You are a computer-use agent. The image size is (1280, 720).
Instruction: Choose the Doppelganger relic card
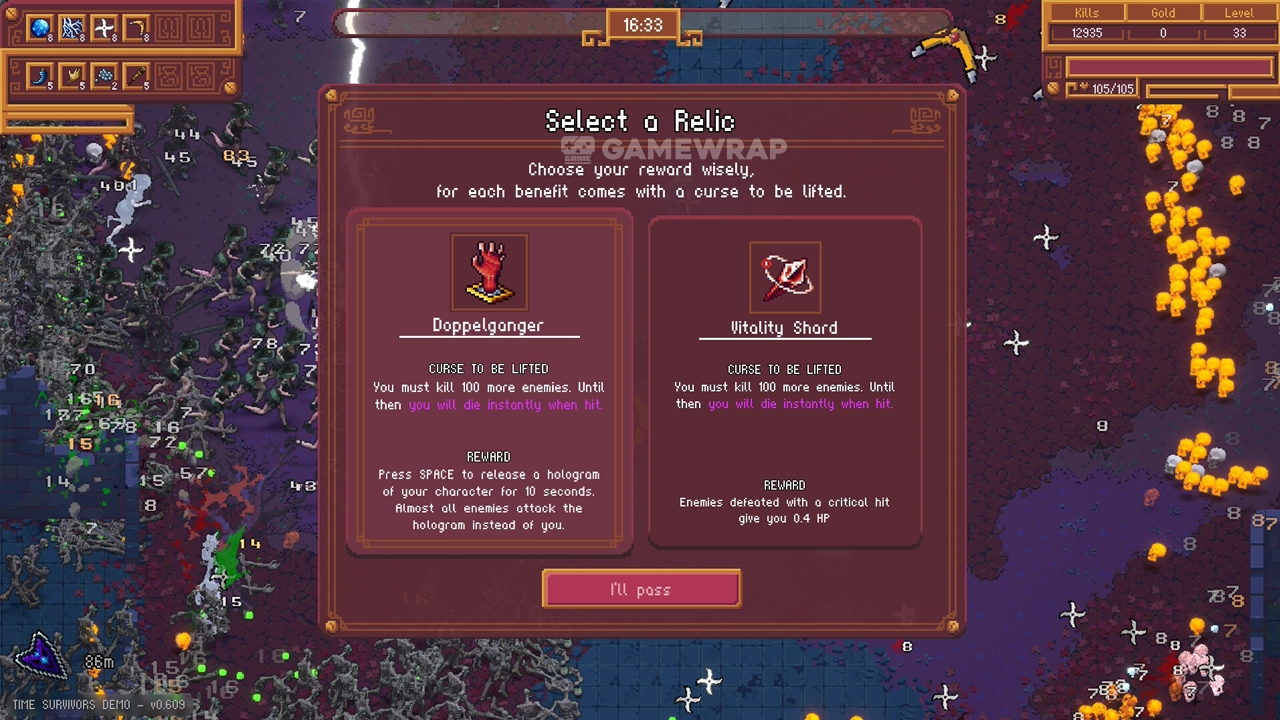(489, 380)
